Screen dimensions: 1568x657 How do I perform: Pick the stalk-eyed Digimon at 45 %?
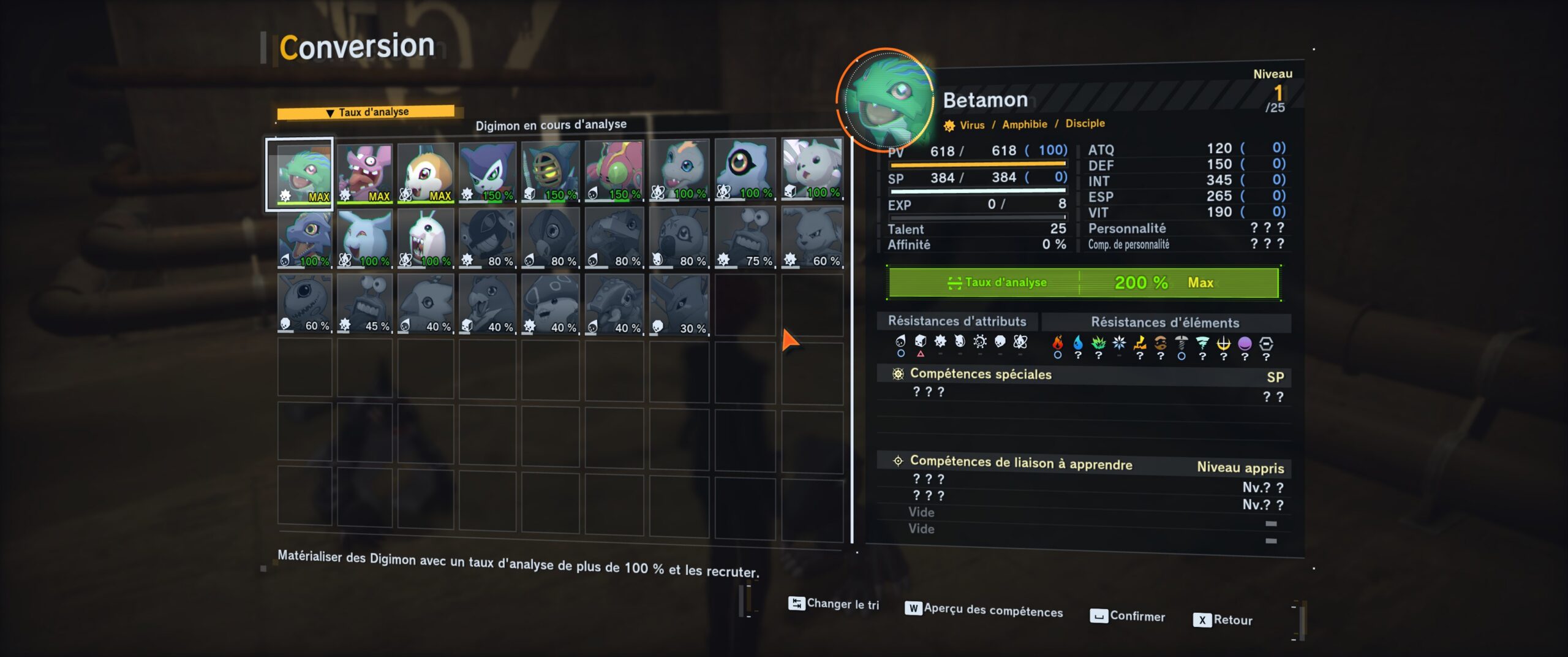click(x=364, y=303)
